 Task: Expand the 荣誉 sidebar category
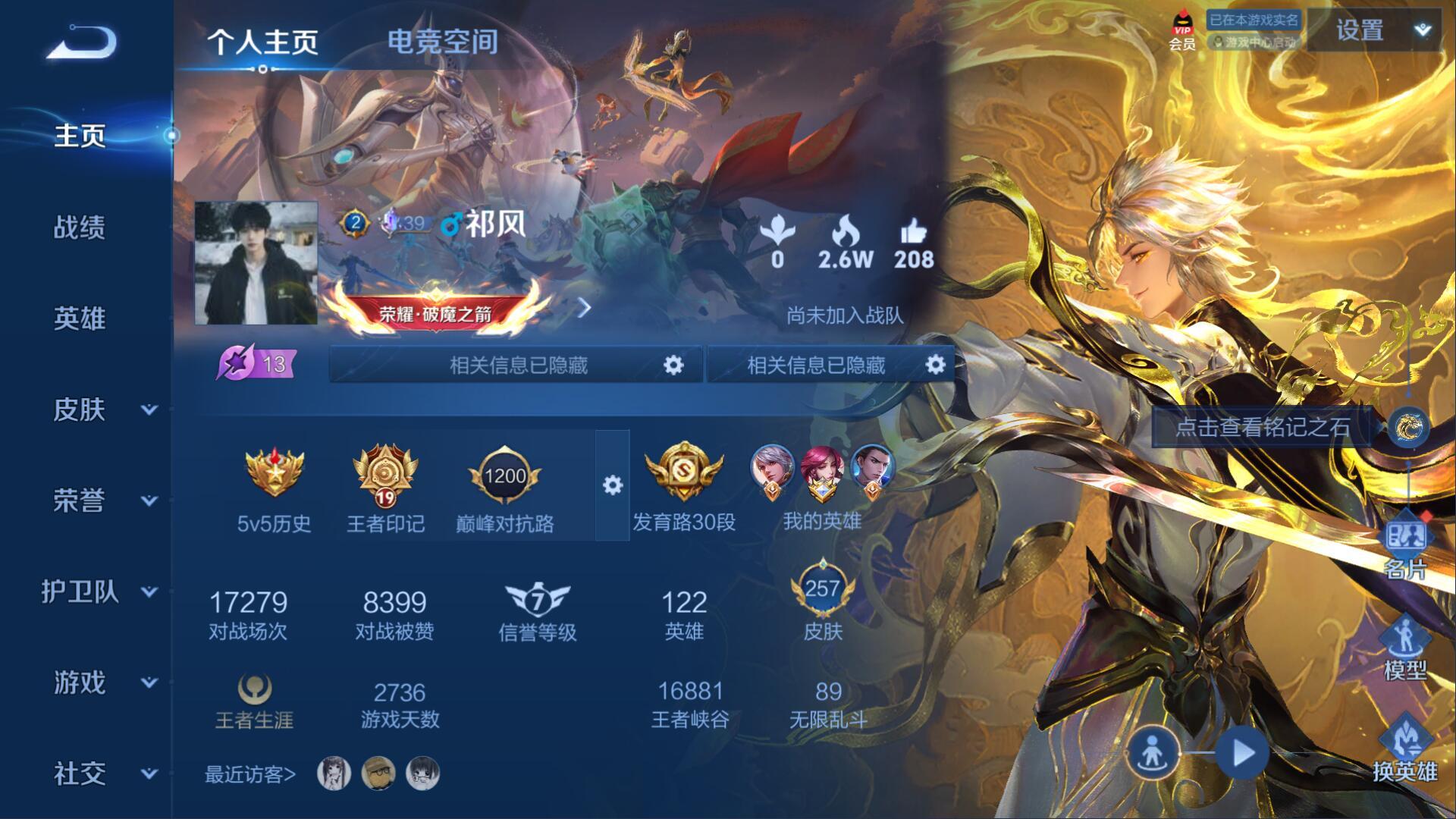(102, 500)
